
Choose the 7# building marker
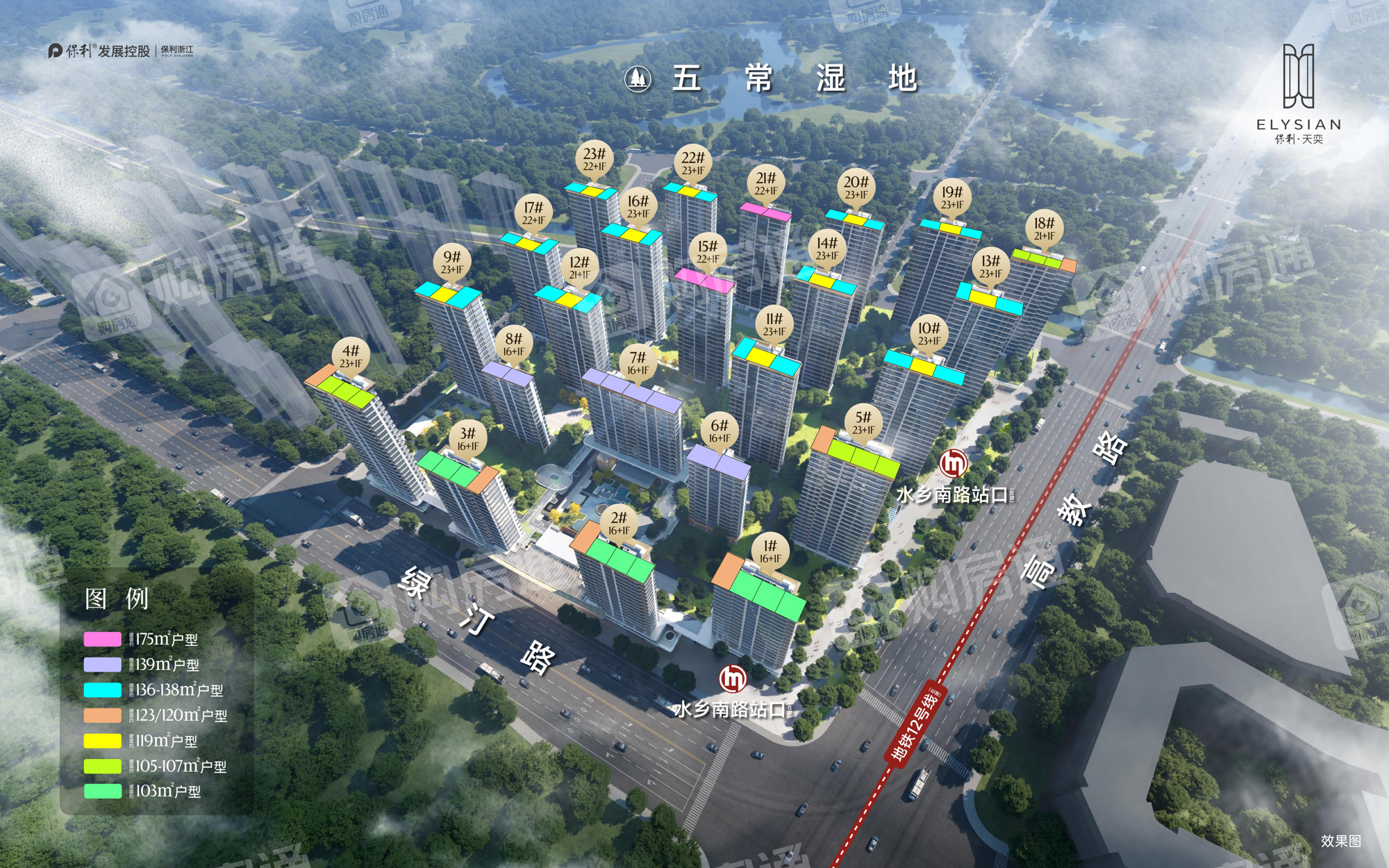tap(638, 363)
